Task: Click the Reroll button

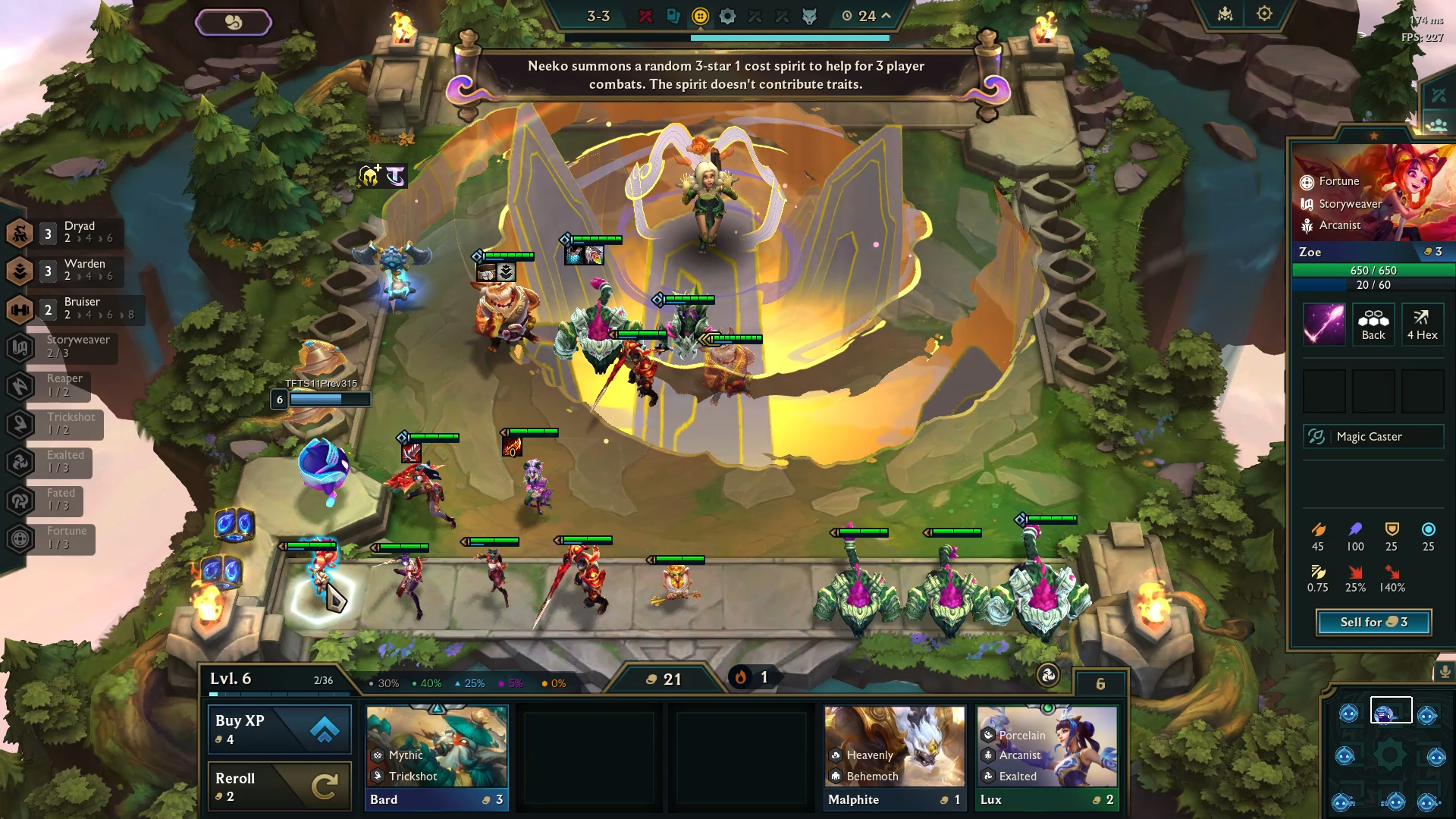Action: (279, 786)
